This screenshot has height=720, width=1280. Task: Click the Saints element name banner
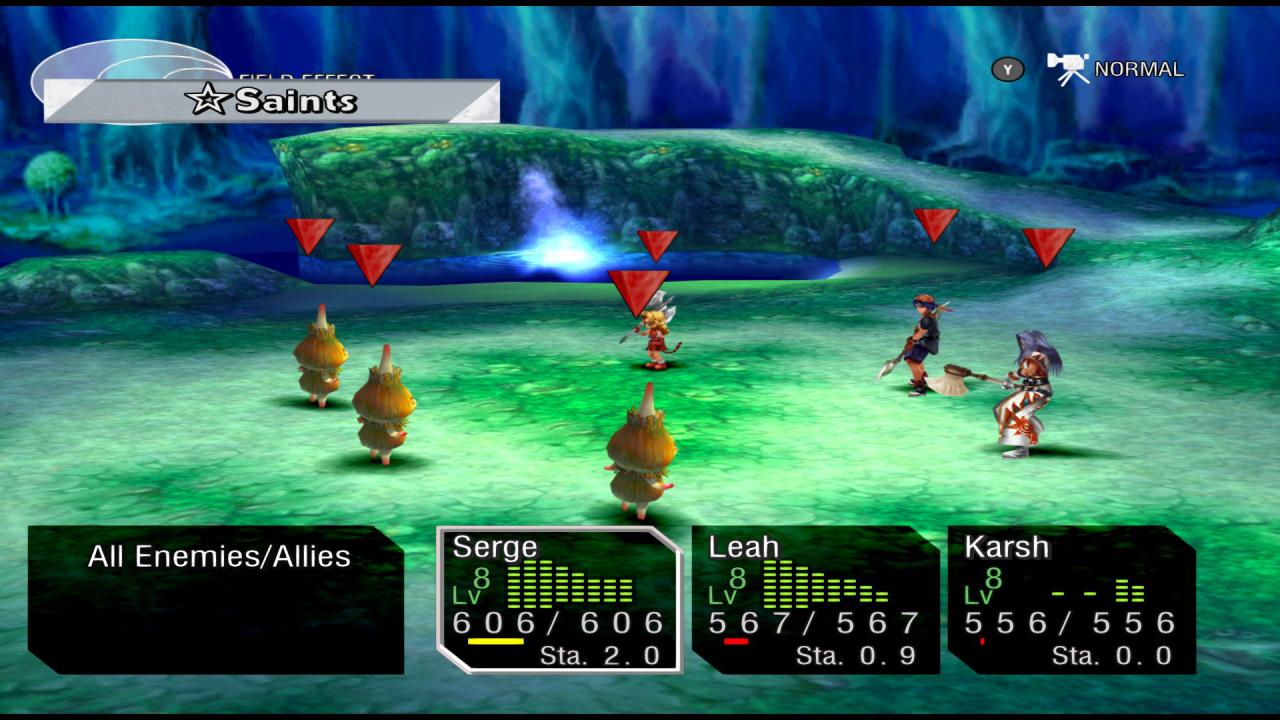click(271, 101)
